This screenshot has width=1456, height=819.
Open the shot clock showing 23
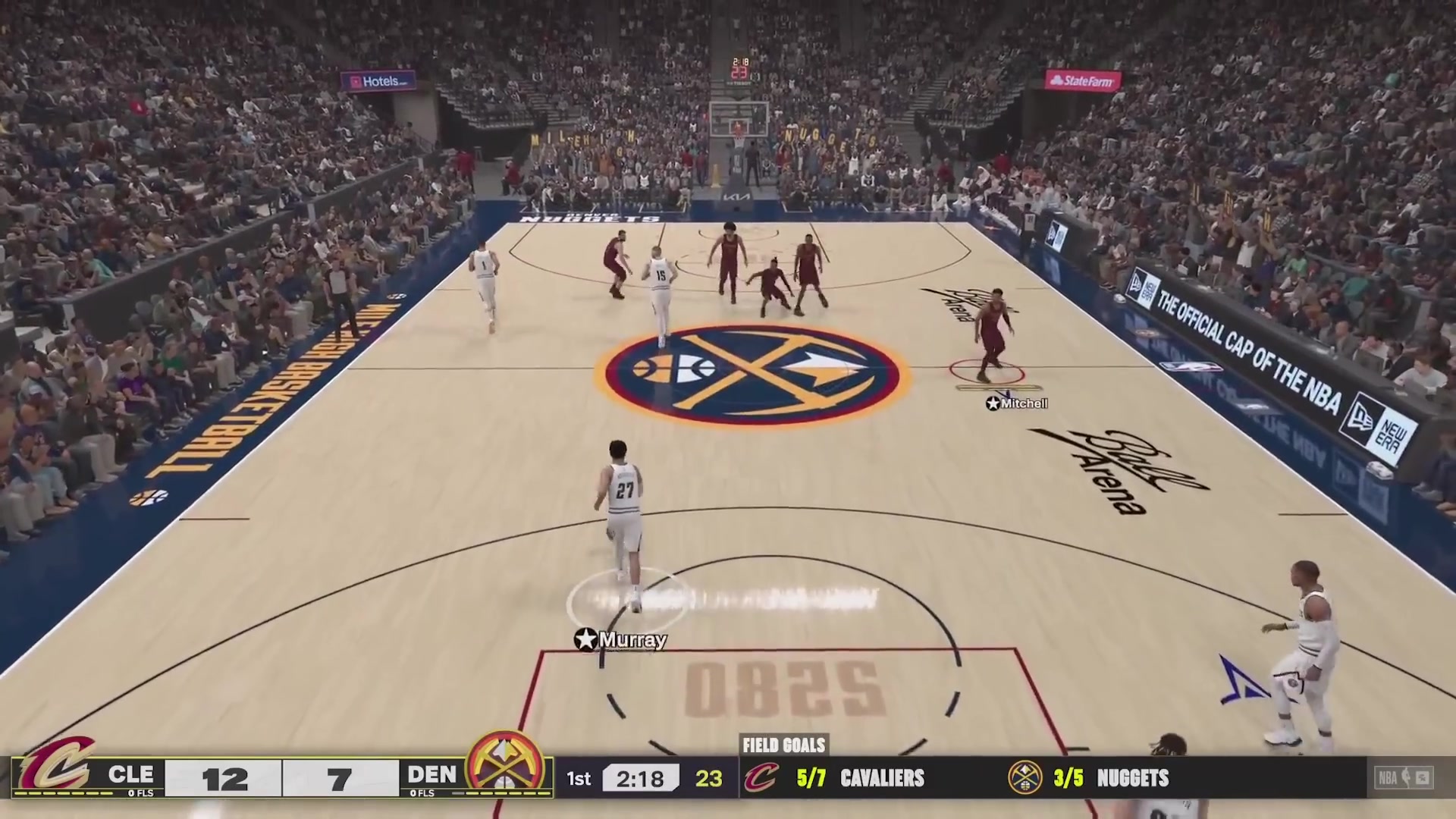tap(710, 779)
